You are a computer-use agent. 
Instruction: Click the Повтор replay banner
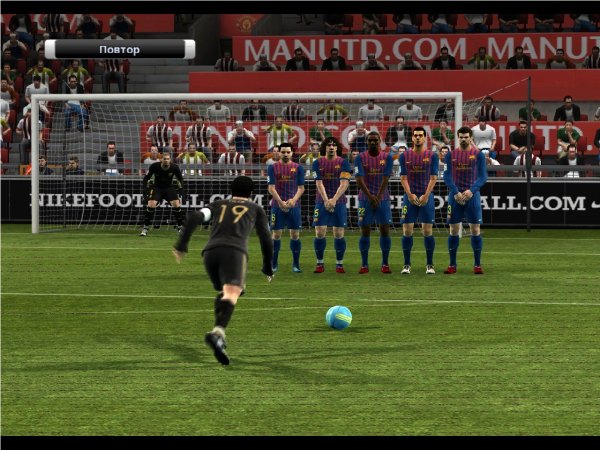pos(120,49)
